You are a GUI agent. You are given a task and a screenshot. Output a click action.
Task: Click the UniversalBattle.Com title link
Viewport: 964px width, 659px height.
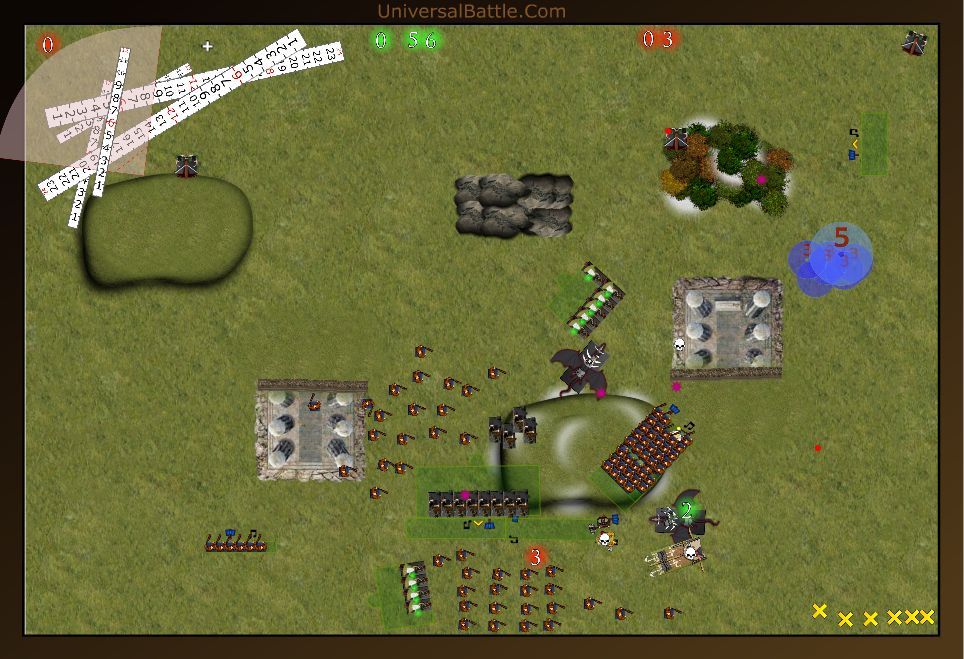click(x=471, y=12)
